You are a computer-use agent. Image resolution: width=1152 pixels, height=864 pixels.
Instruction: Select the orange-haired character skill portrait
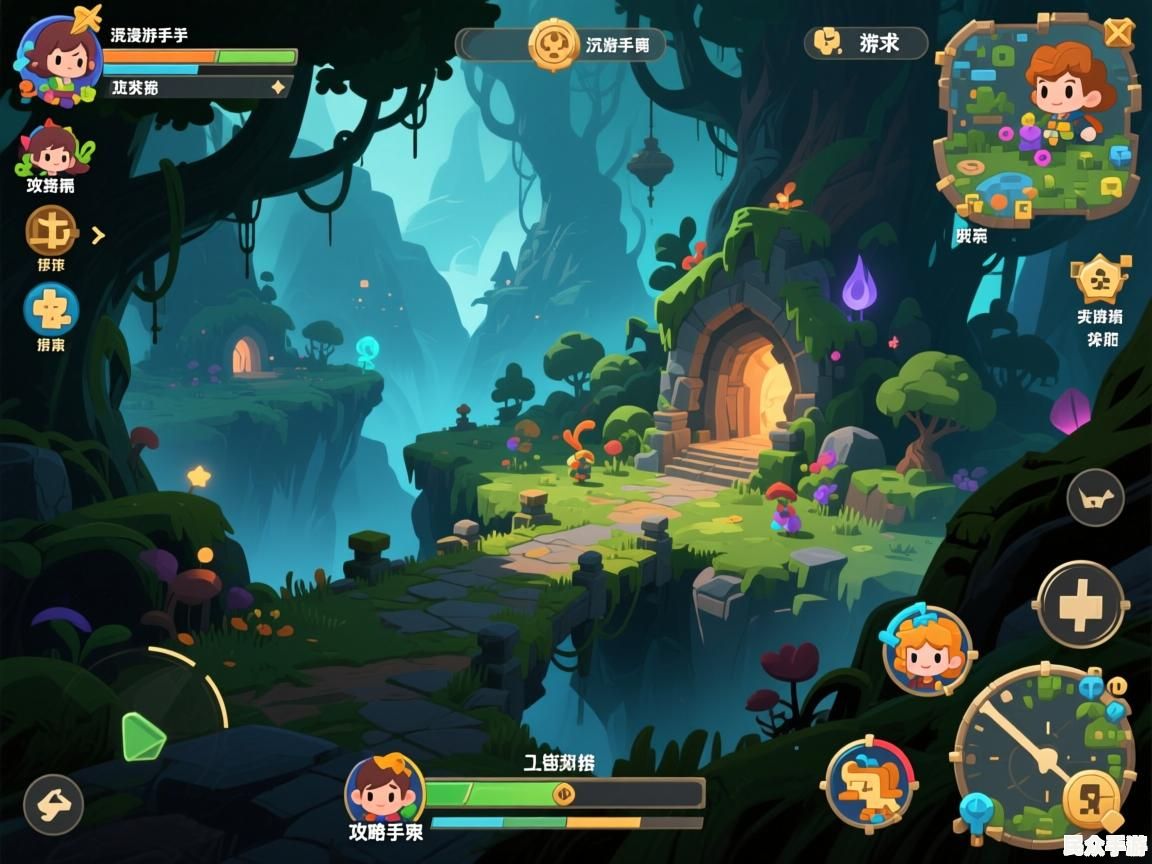click(927, 650)
